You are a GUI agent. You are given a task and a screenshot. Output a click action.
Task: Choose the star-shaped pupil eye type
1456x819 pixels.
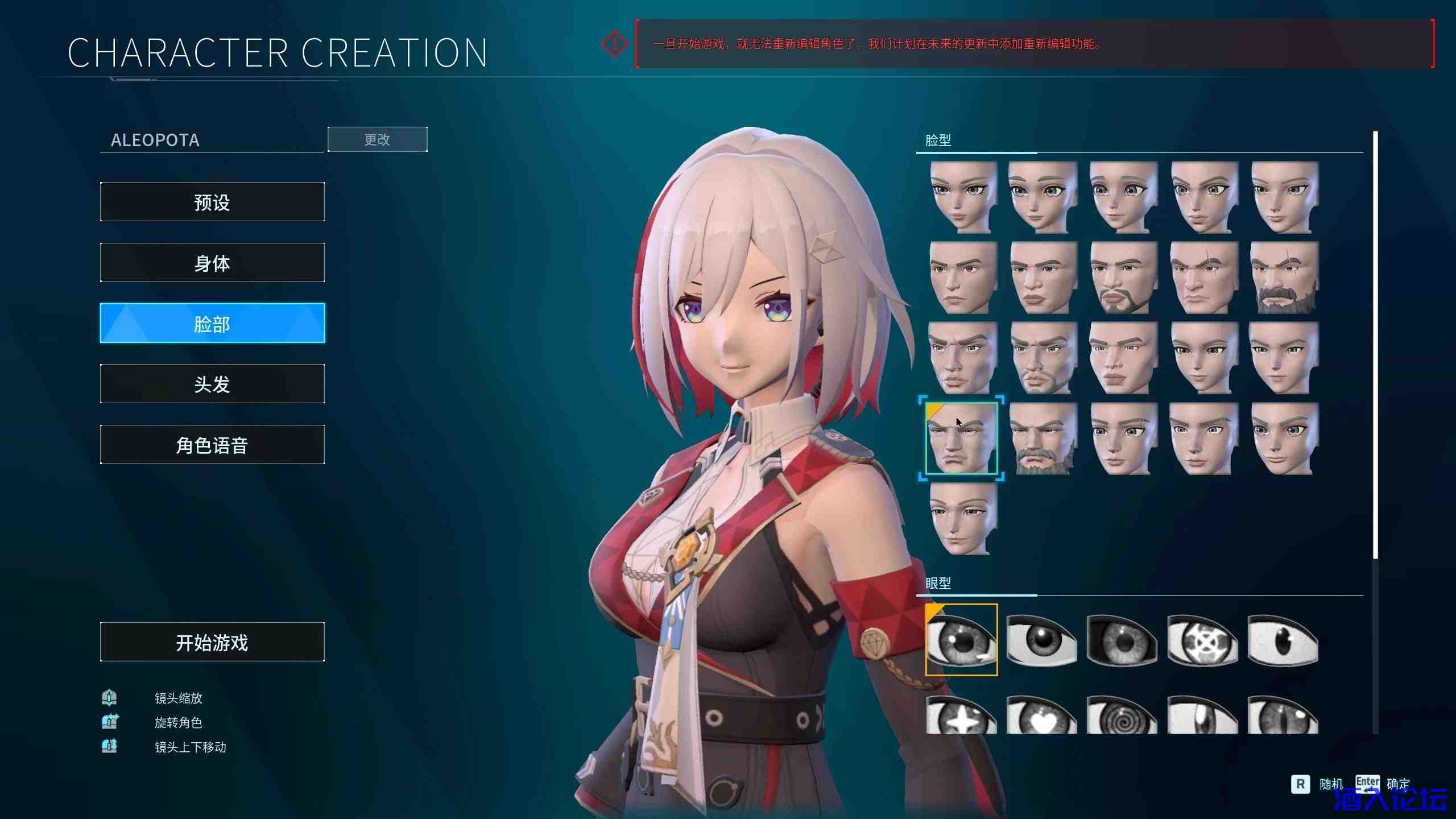pyautogui.click(x=961, y=718)
